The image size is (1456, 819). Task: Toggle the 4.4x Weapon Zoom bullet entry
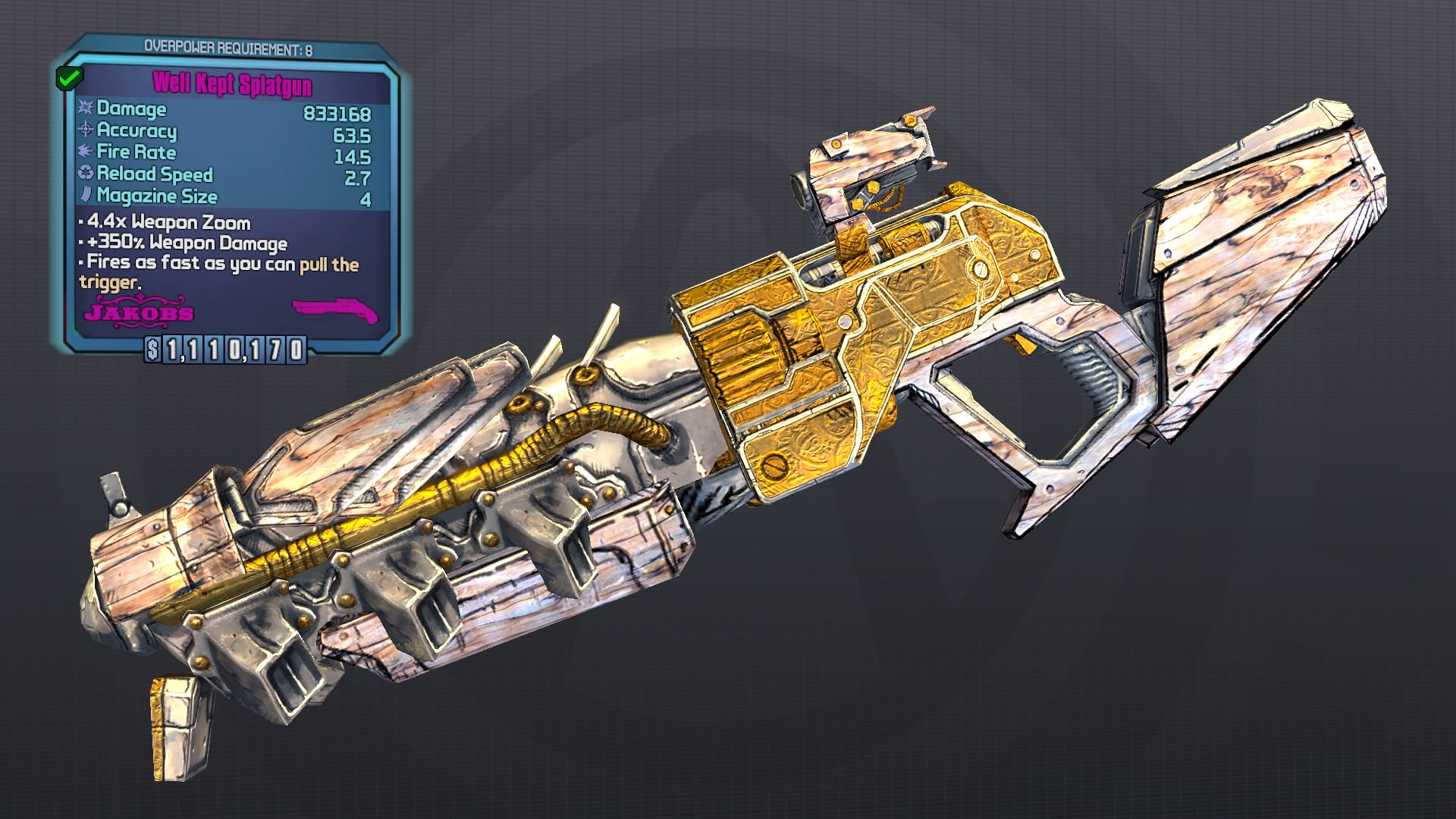167,223
